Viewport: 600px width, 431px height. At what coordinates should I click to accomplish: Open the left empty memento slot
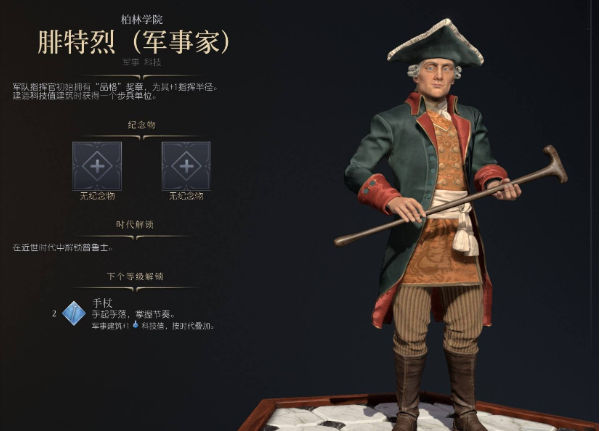pyautogui.click(x=97, y=165)
